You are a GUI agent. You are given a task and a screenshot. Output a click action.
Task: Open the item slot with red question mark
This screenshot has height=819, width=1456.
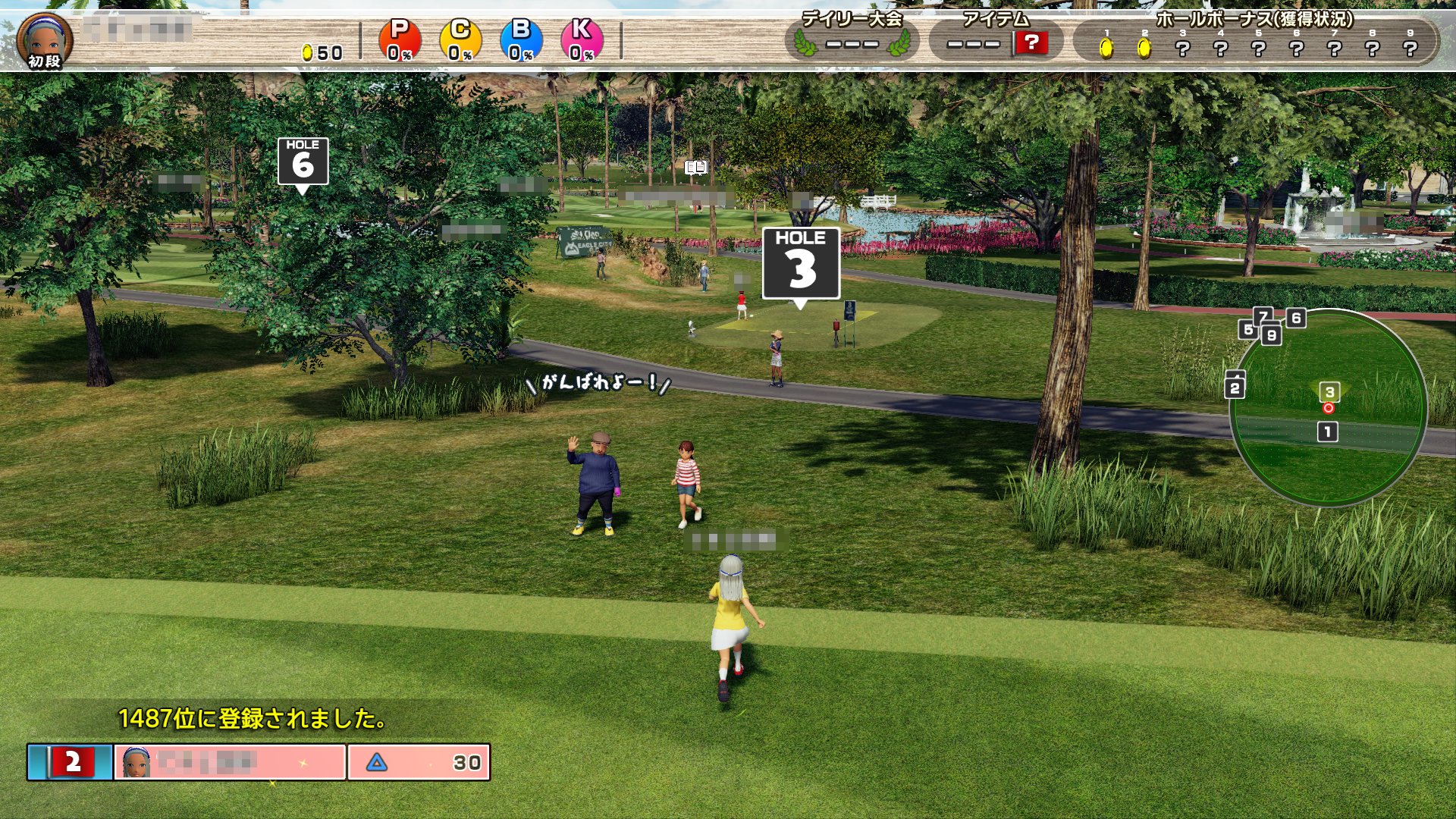tap(1031, 42)
